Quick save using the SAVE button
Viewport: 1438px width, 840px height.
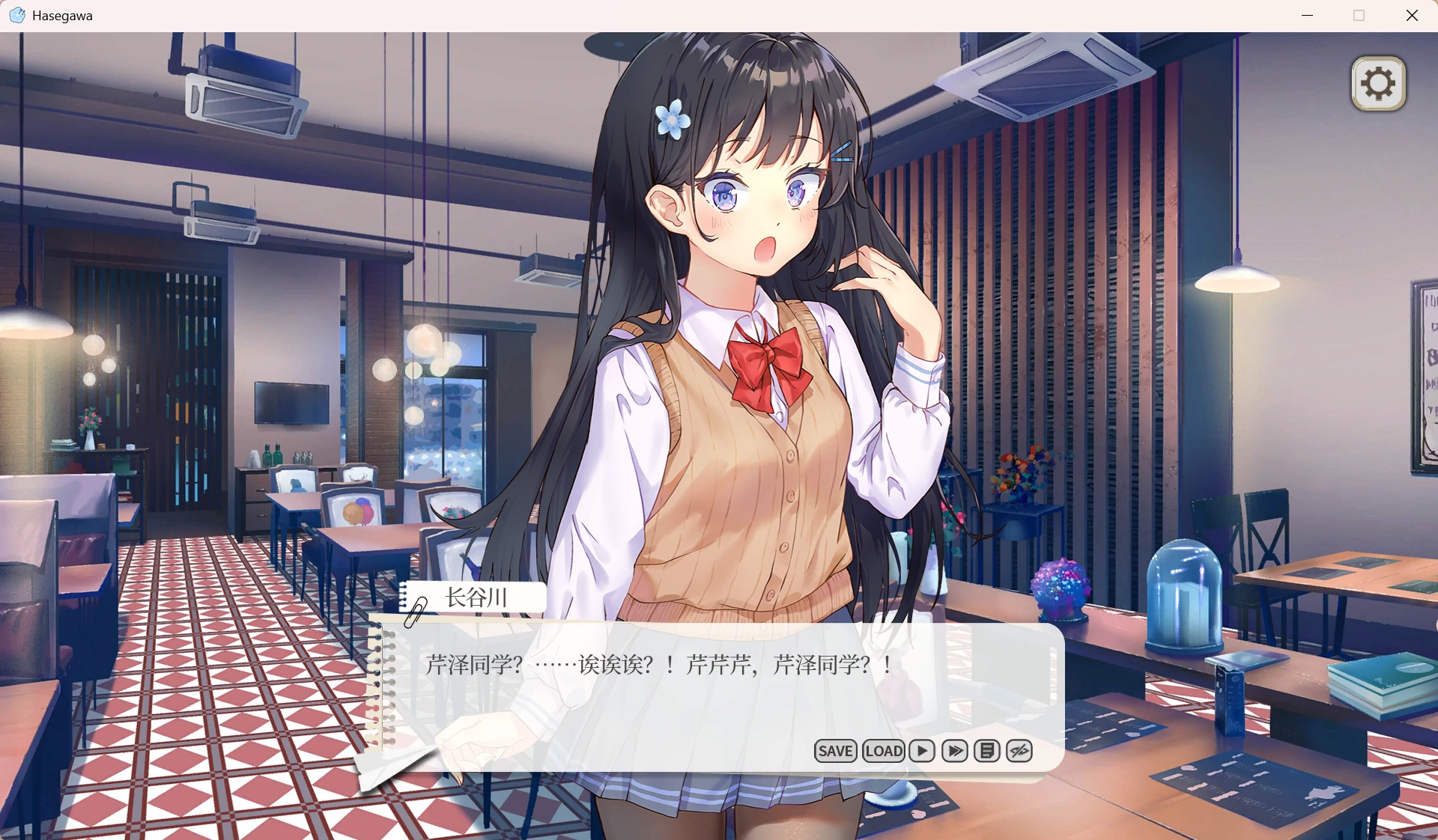pos(835,751)
